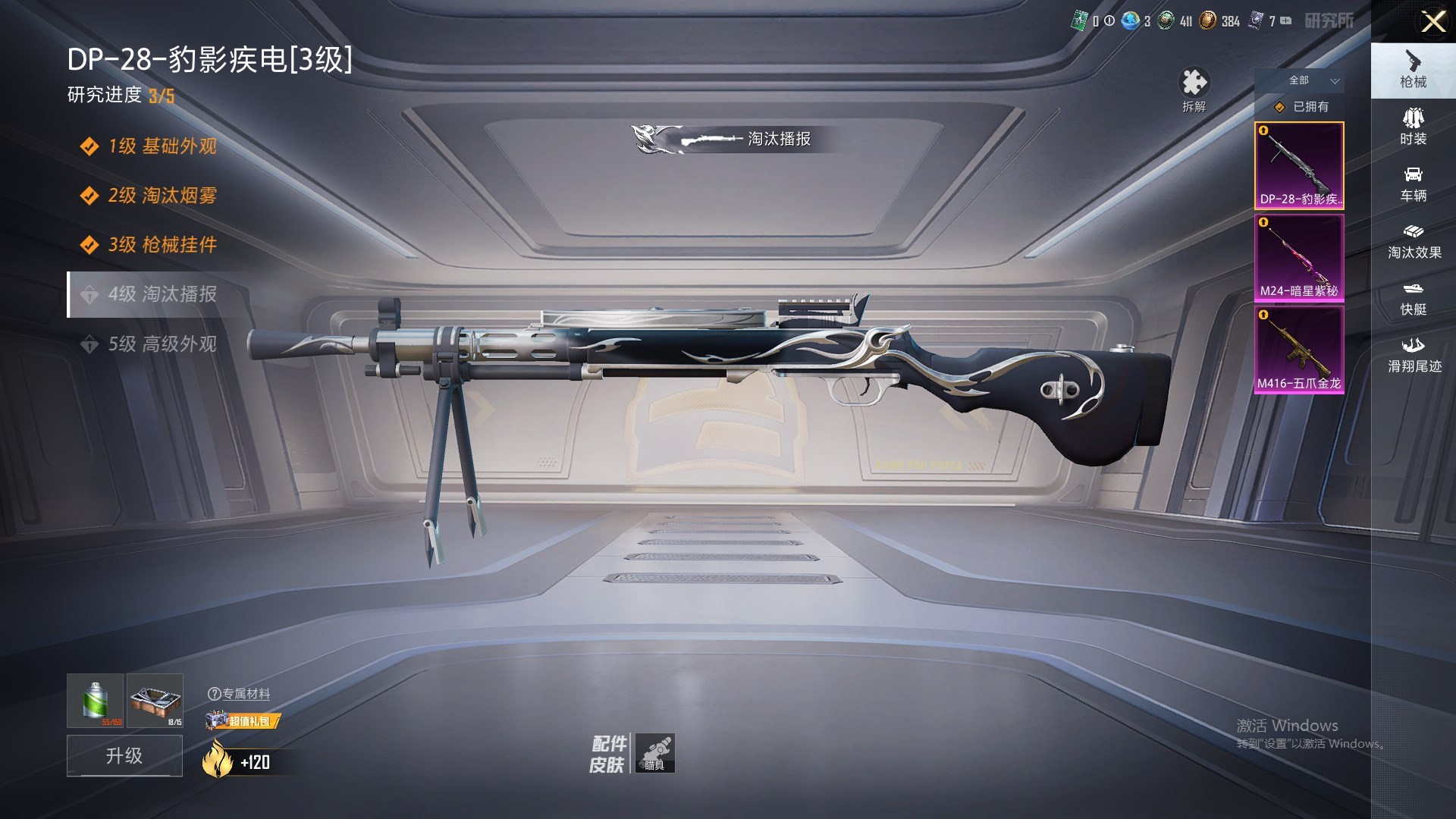The height and width of the screenshot is (819, 1456).
Task: Pick the M416-五爪金龙 skin thumbnail
Action: pos(1299,350)
